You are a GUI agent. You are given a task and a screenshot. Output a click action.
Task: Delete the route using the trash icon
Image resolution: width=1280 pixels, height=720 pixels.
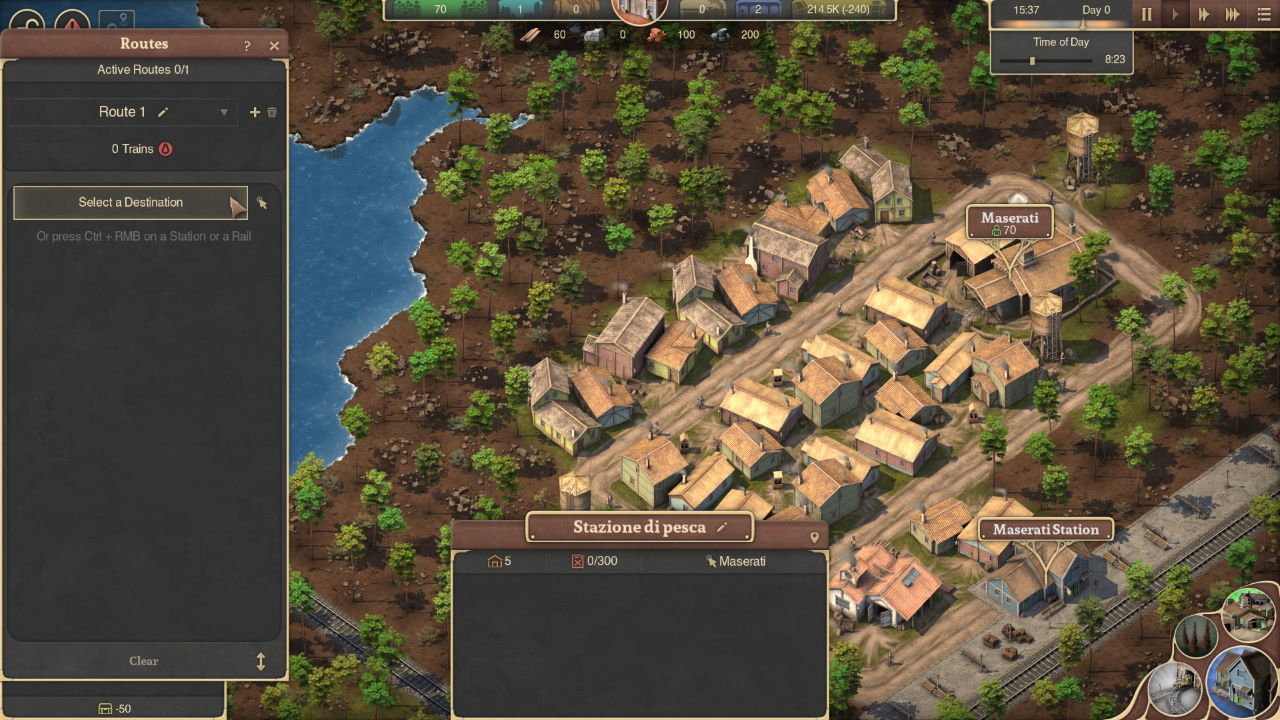coord(272,113)
